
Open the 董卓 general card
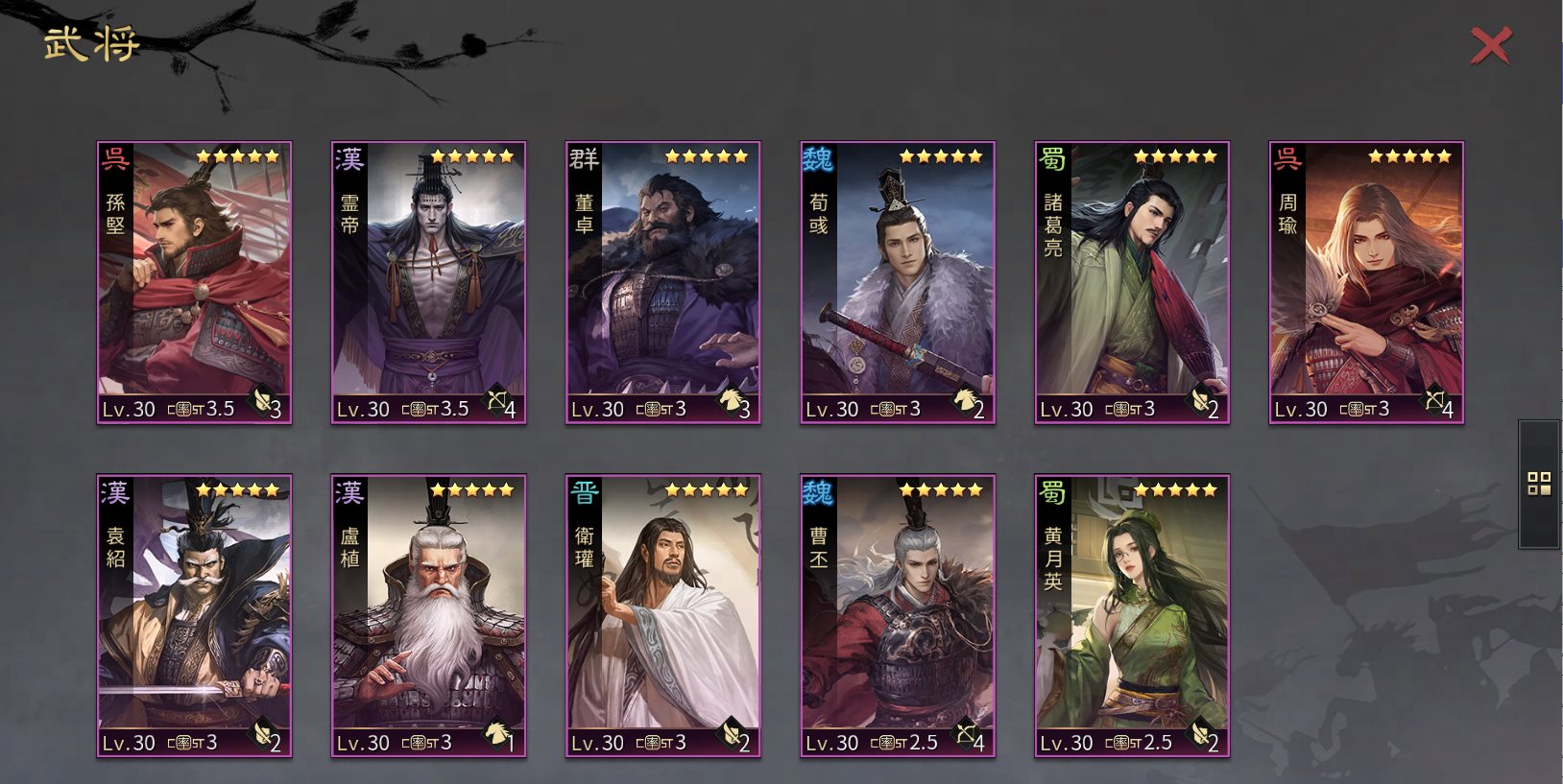[x=662, y=282]
